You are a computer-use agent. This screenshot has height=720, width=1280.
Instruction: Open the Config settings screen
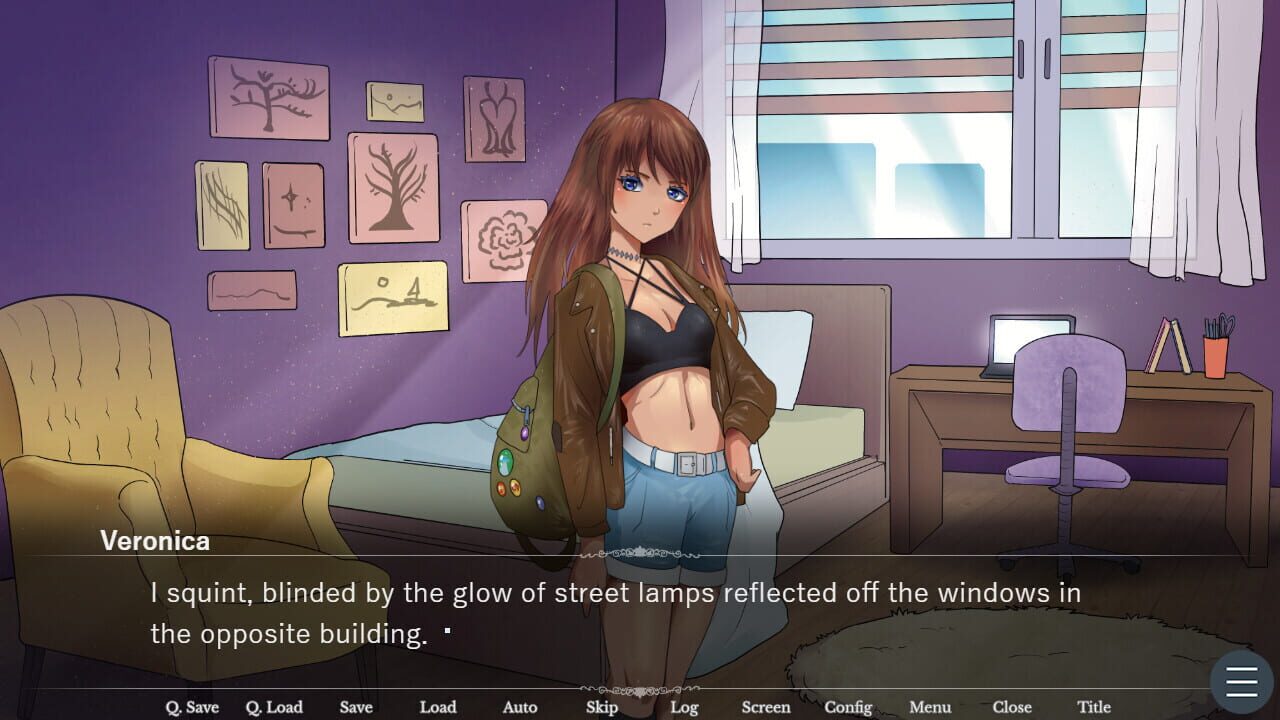pos(848,707)
